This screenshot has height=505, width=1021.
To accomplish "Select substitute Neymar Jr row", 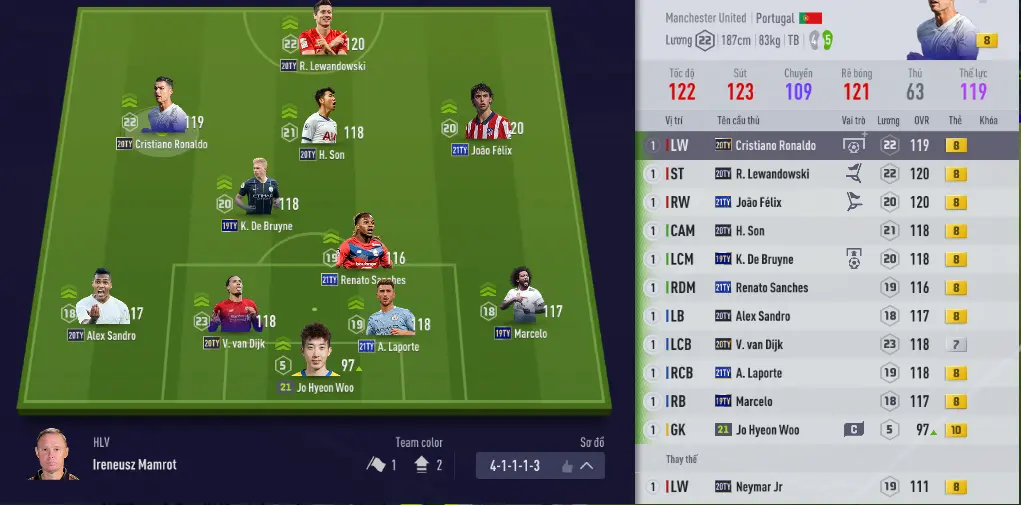I will [765, 487].
